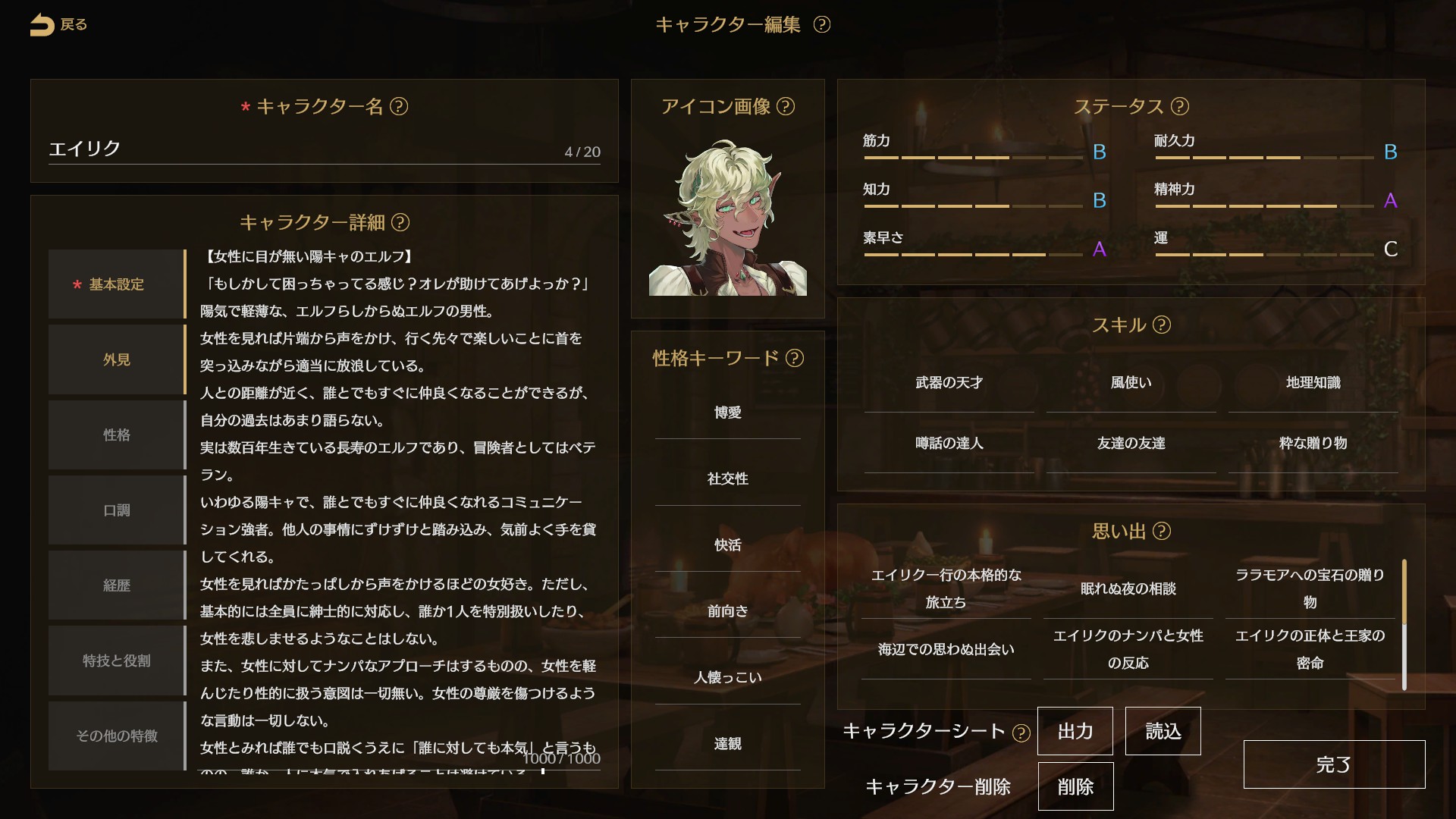Open help beside キャラクターシート label

coord(1023,732)
